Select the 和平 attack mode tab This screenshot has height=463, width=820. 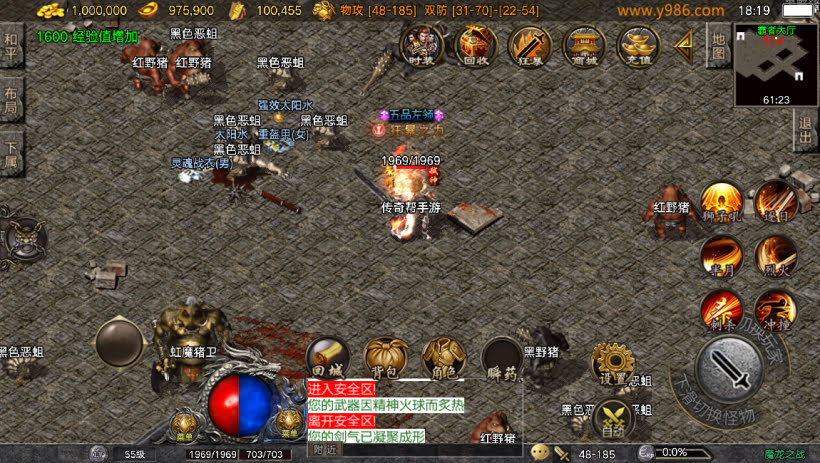click(x=11, y=46)
